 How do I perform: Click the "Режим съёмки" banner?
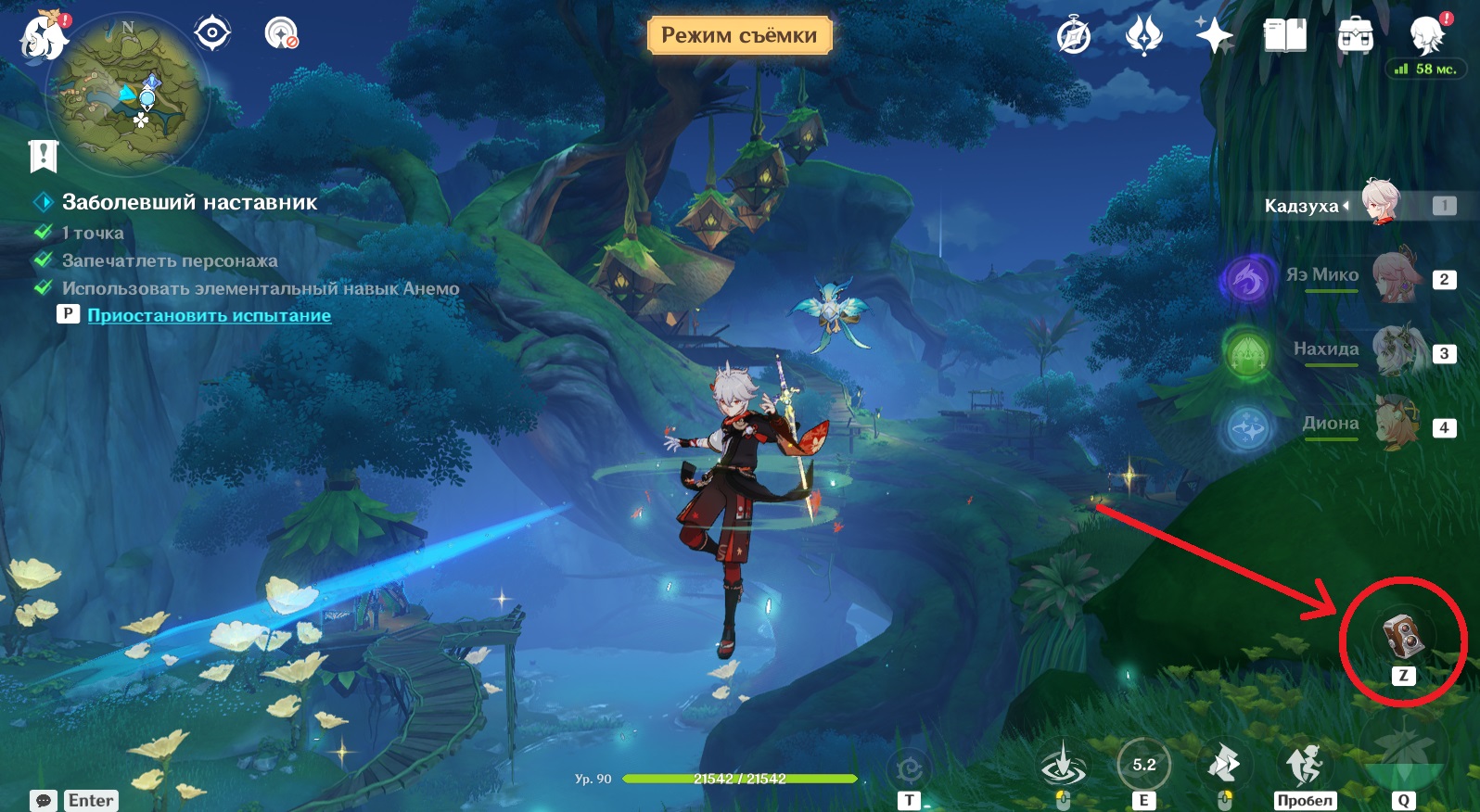pyautogui.click(x=739, y=35)
